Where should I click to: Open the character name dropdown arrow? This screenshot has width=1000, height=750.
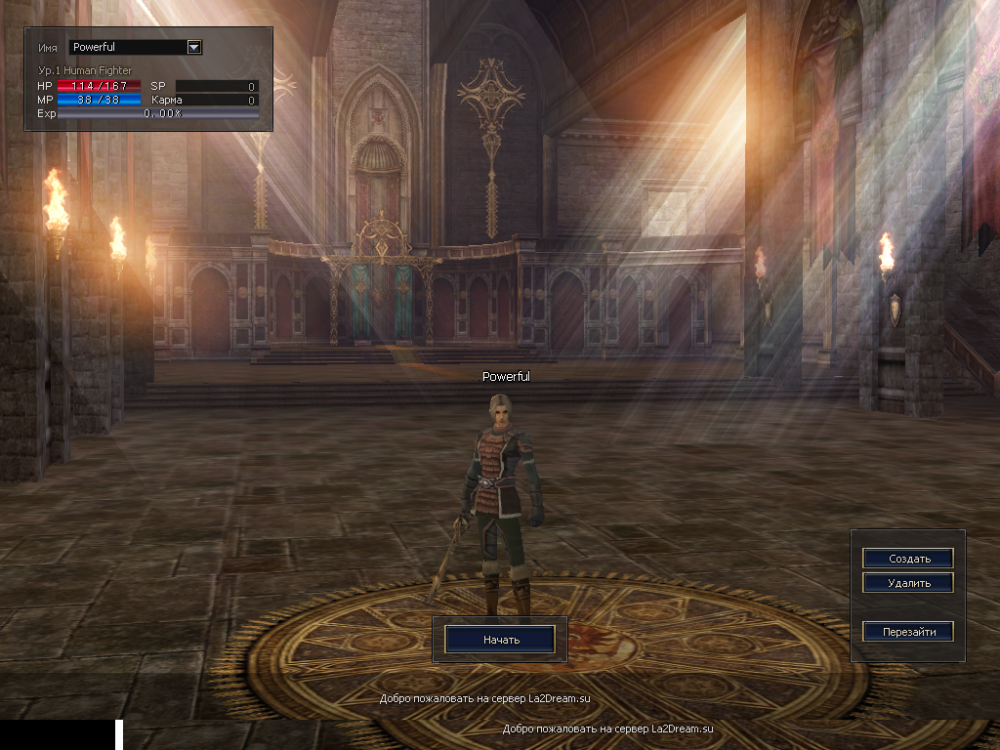(x=194, y=47)
